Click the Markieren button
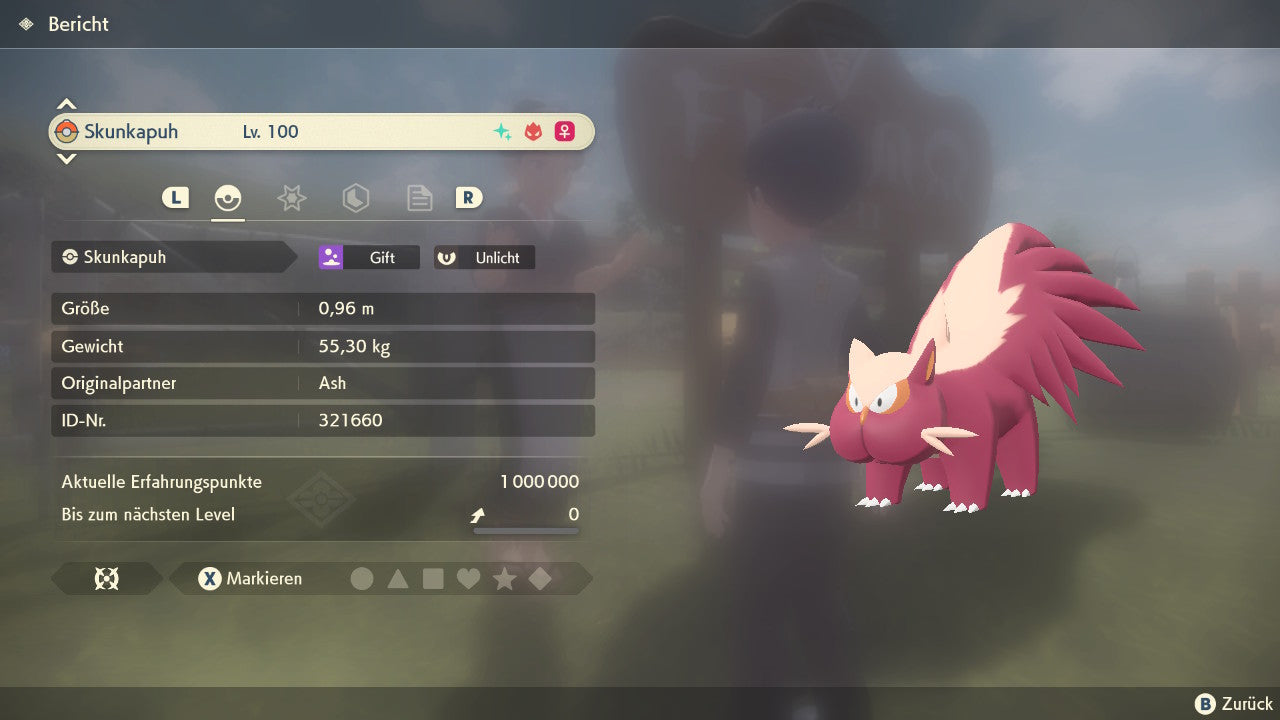1280x720 pixels. [251, 578]
